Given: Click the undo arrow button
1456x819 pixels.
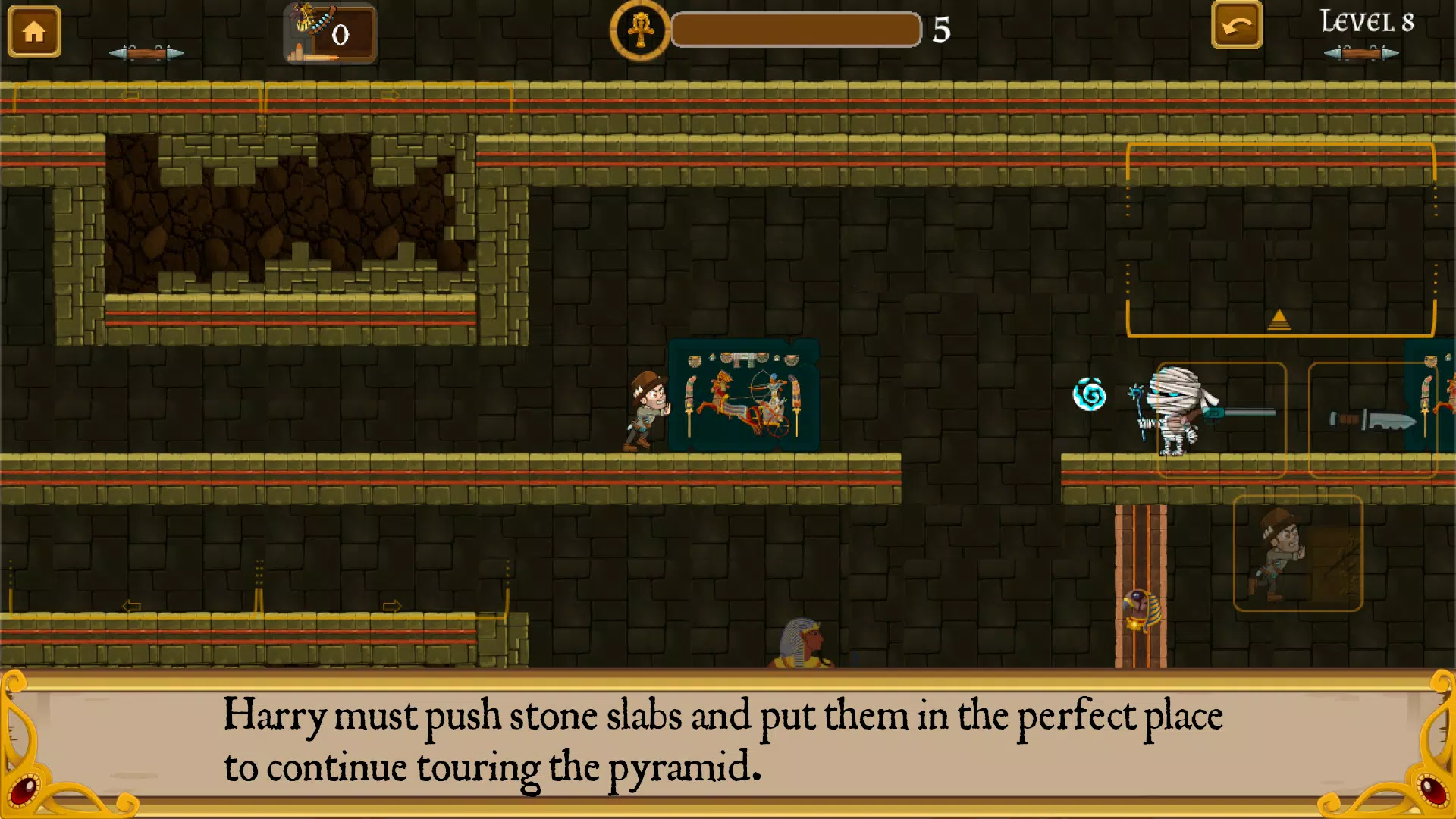Looking at the screenshot, I should click(x=1236, y=27).
